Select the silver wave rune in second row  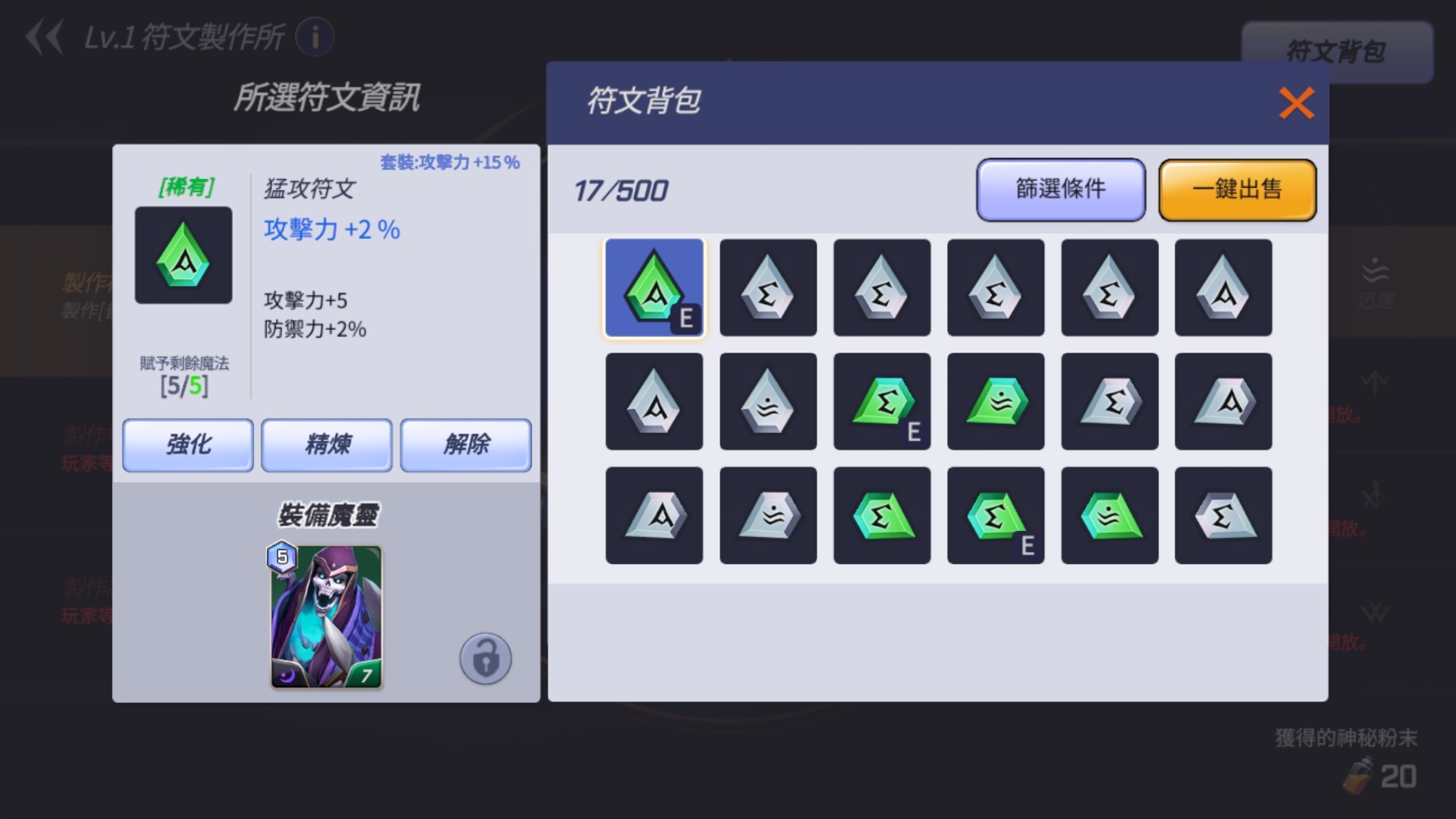pos(768,402)
